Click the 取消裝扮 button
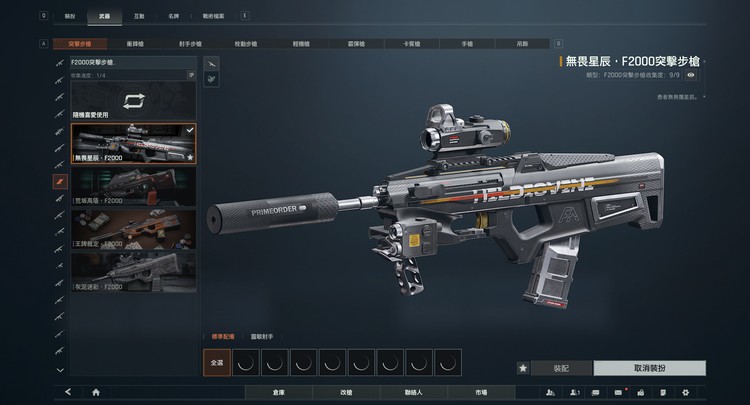The image size is (750, 405). 649,368
